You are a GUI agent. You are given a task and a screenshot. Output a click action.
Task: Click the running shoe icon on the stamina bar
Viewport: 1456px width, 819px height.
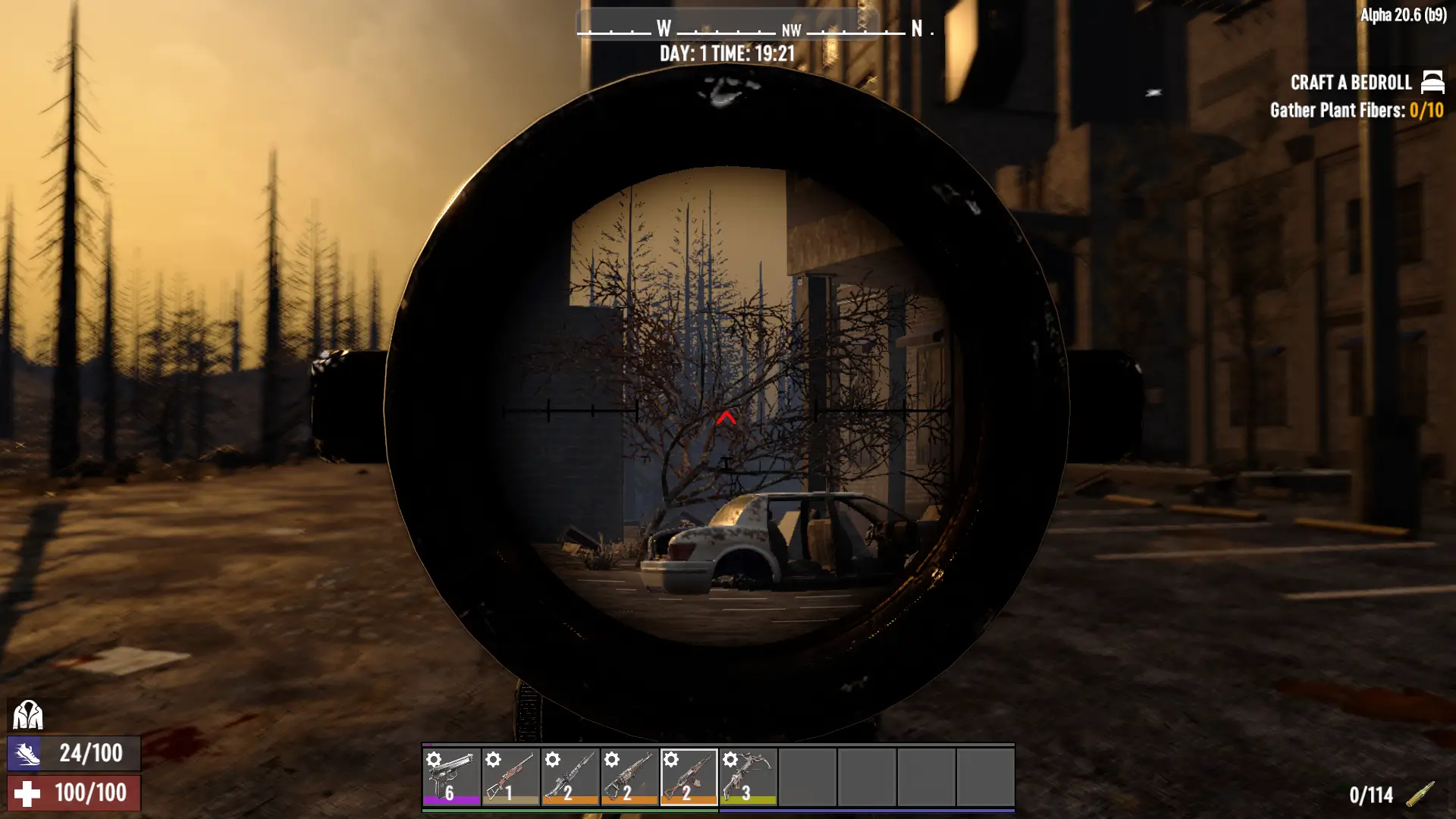27,755
